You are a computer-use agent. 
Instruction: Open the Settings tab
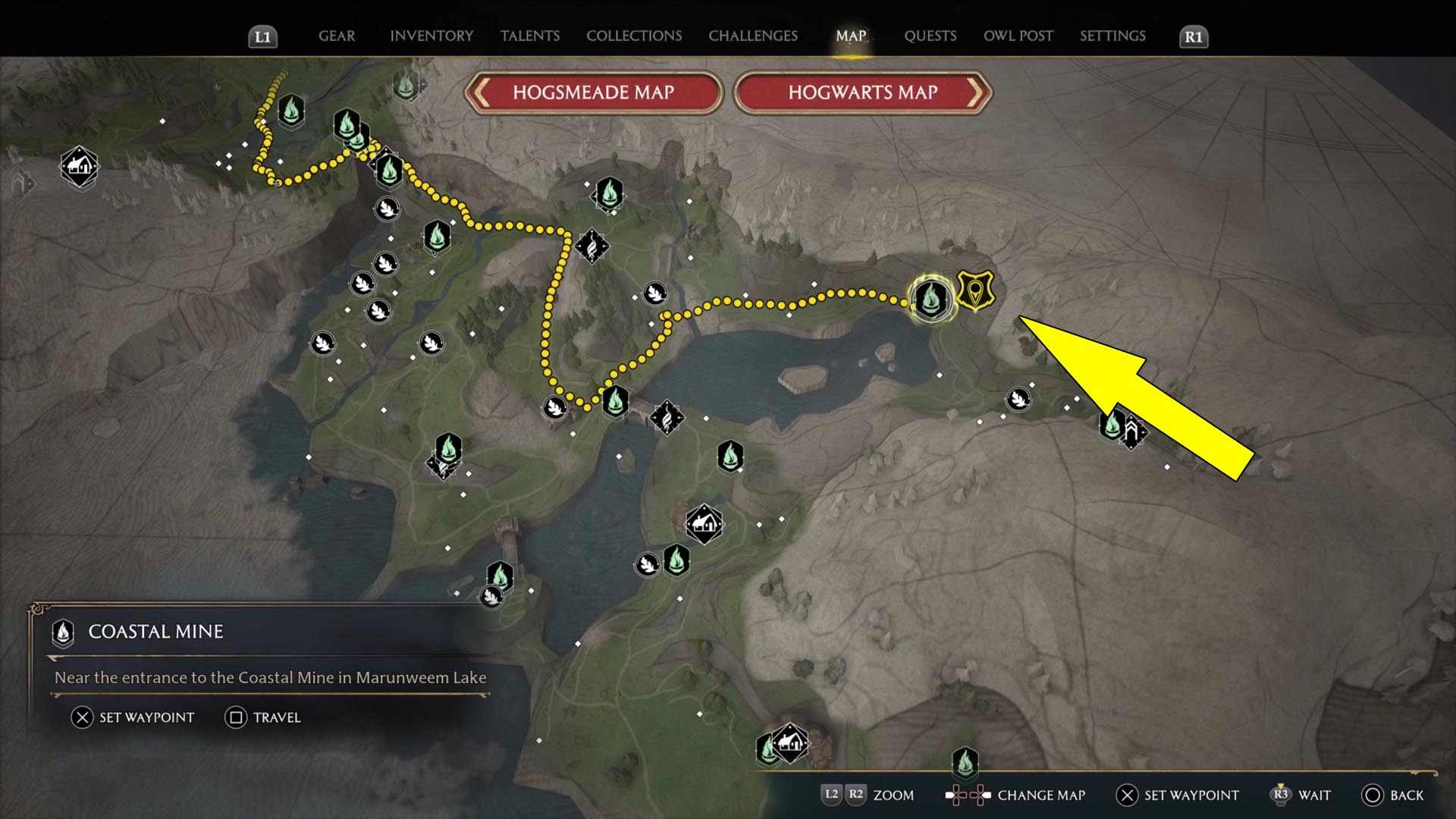click(1112, 36)
